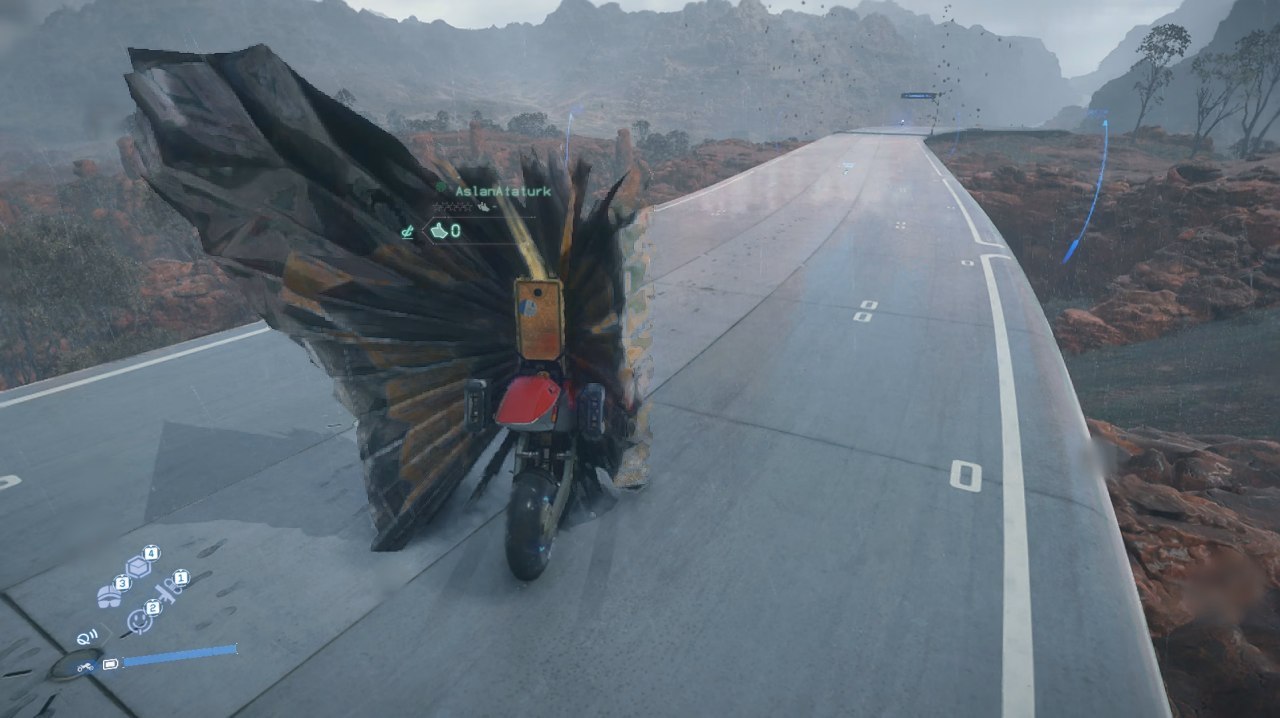Image resolution: width=1280 pixels, height=718 pixels.
Task: Select the AslanAtaturk player name tag
Action: coord(503,191)
